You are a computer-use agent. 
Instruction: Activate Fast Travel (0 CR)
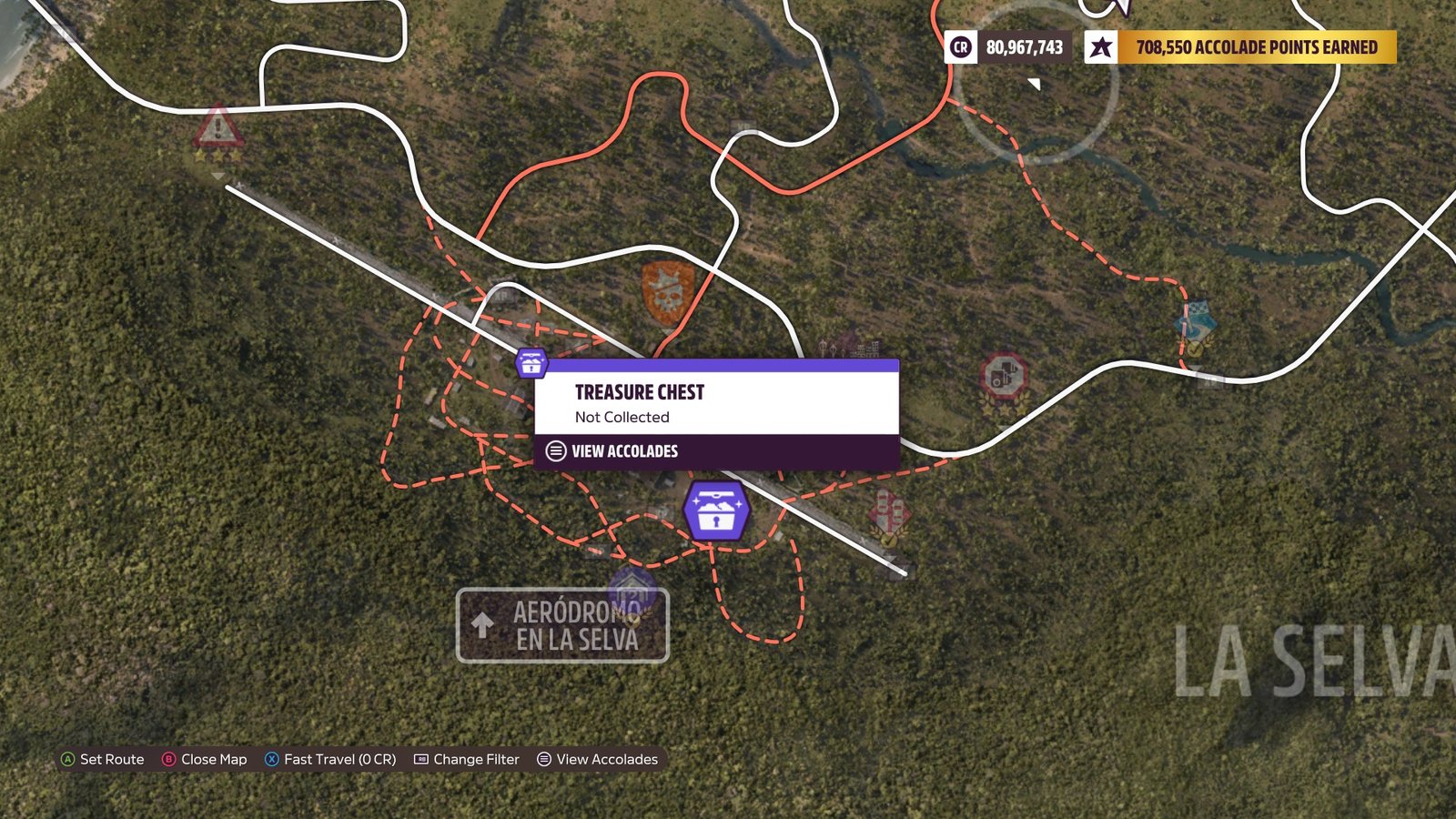330,759
